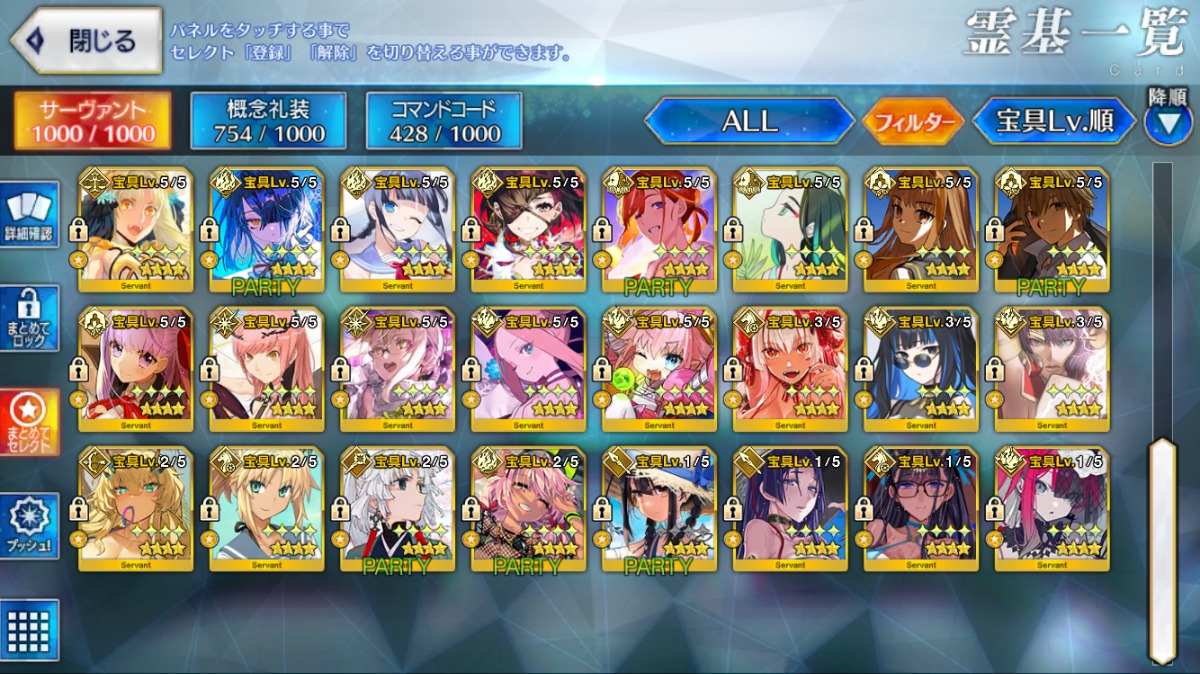
Task: Open the 概念礼装 tab
Action: click(268, 121)
